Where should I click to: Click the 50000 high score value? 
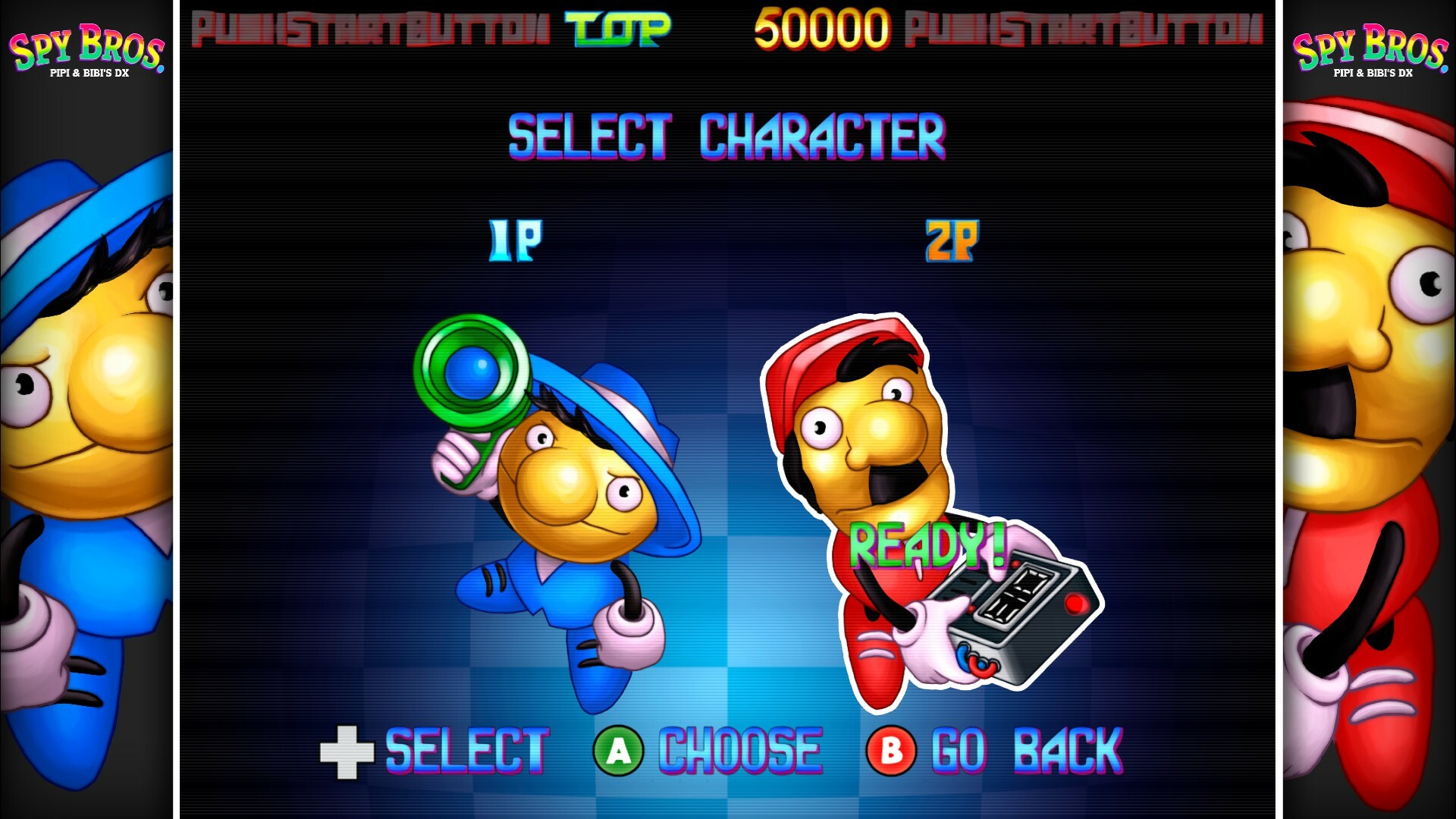tap(815, 29)
